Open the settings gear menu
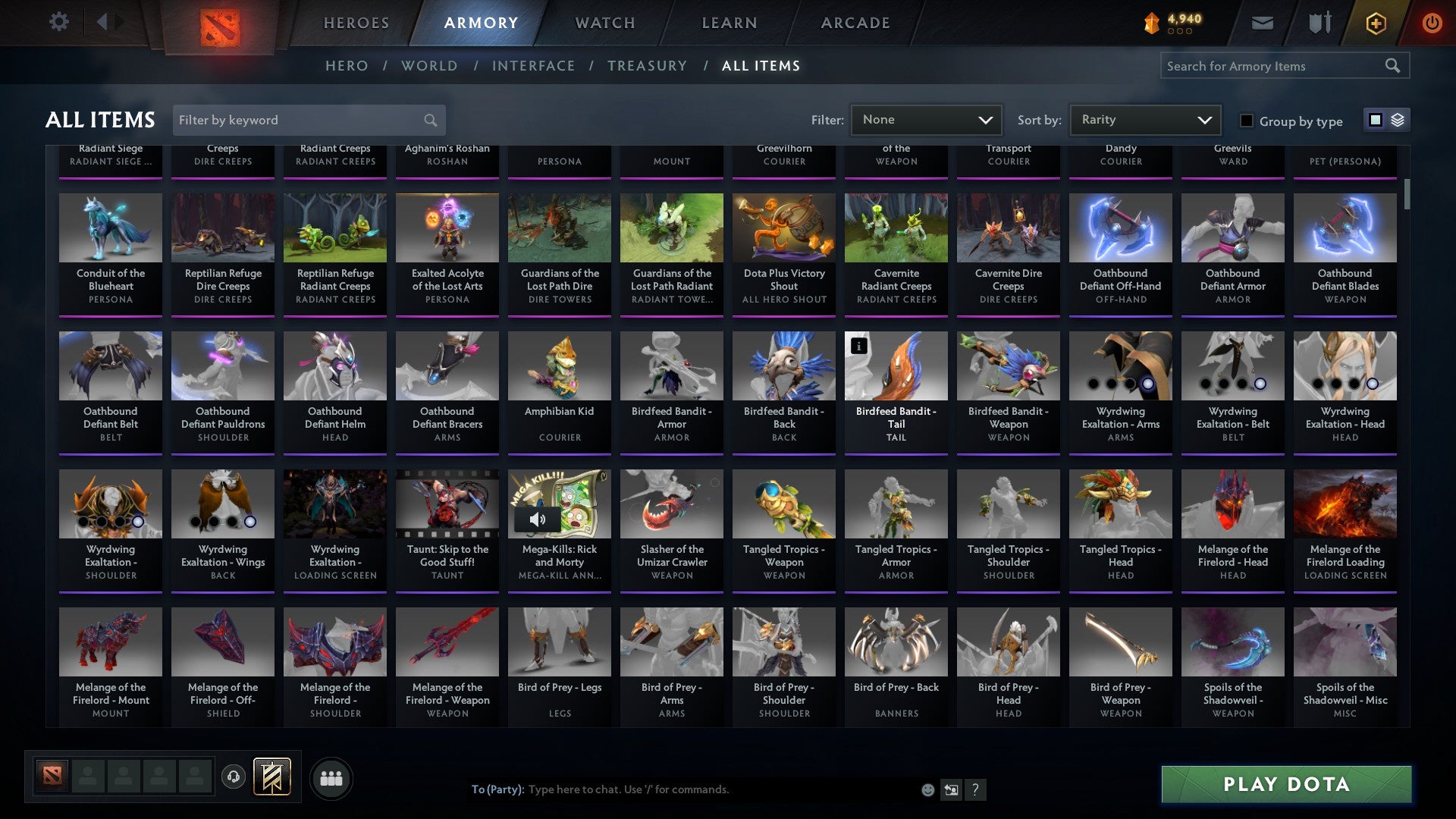 pos(58,22)
